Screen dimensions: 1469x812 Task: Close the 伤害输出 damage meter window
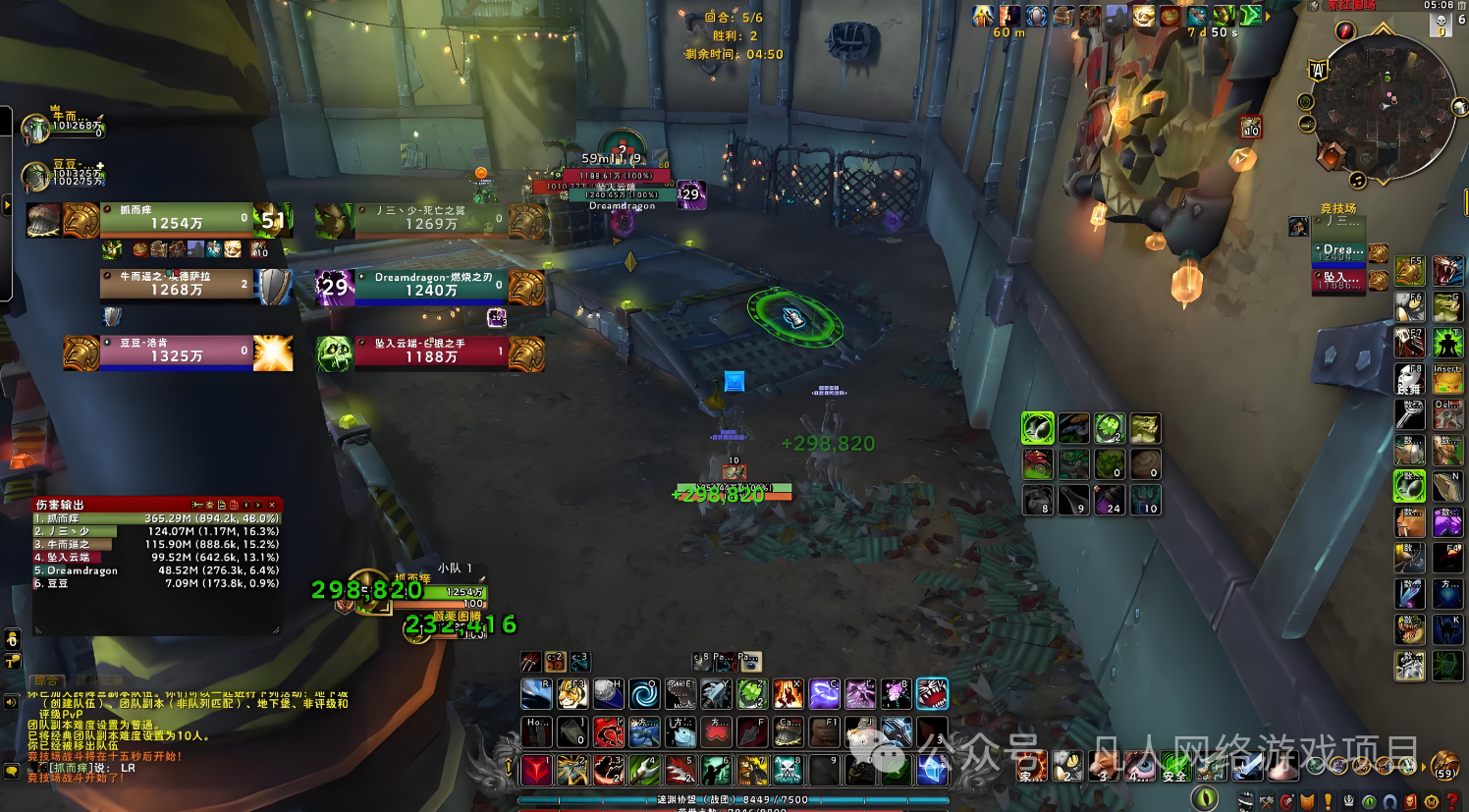tap(272, 505)
